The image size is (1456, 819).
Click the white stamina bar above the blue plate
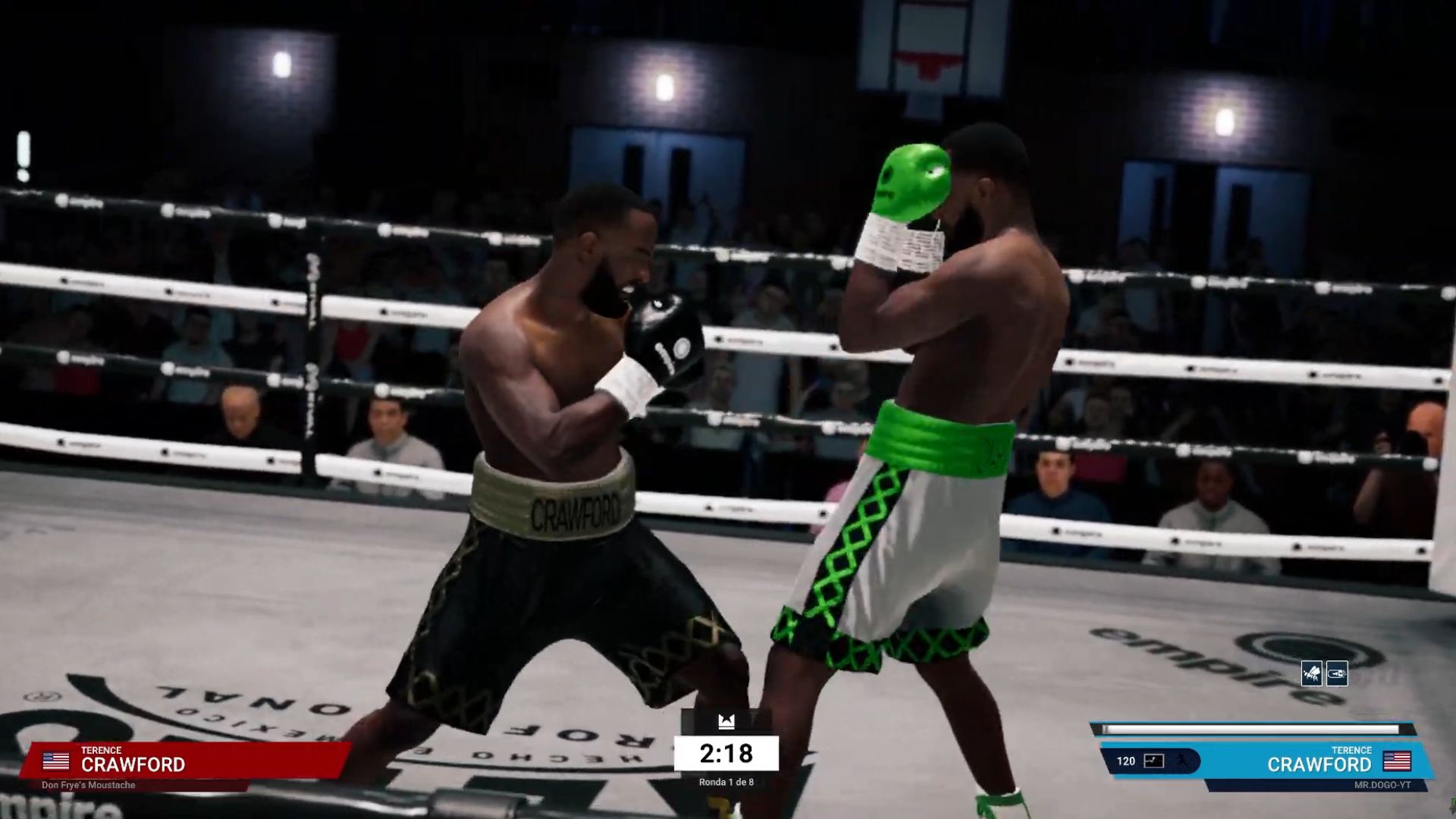click(x=1251, y=730)
